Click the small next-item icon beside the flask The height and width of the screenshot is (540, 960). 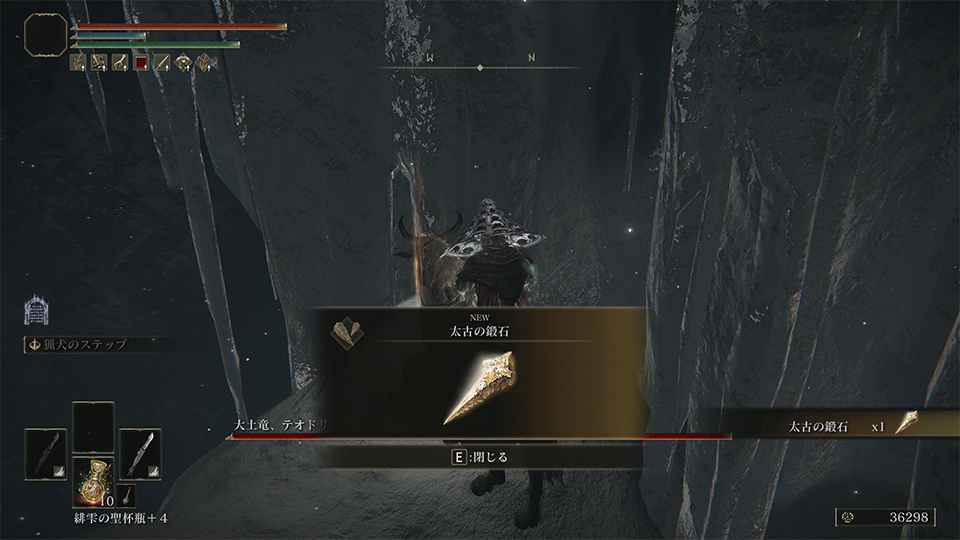tap(129, 494)
